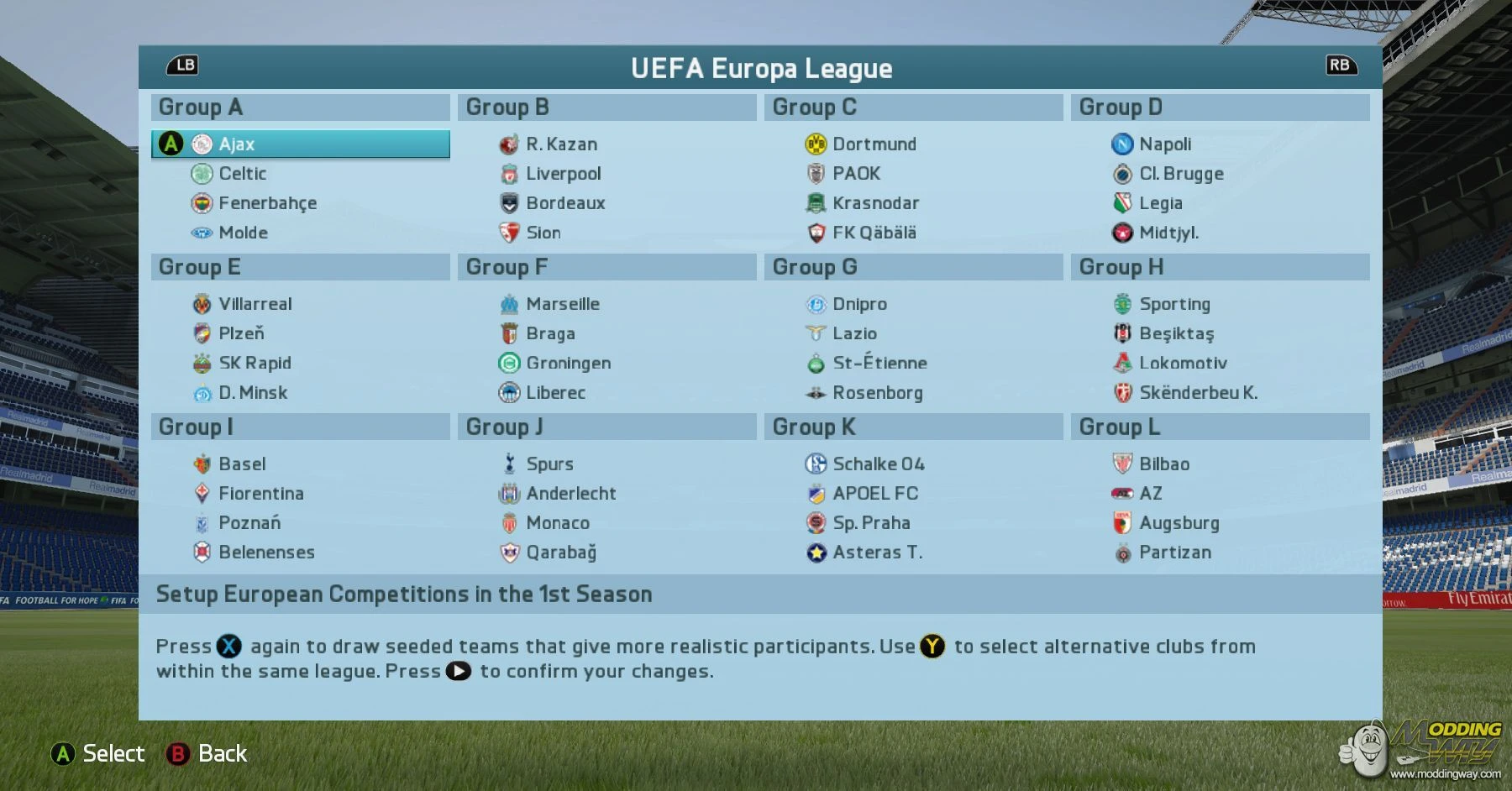
Task: Select the Lazio badge in Group G
Action: pos(814,333)
